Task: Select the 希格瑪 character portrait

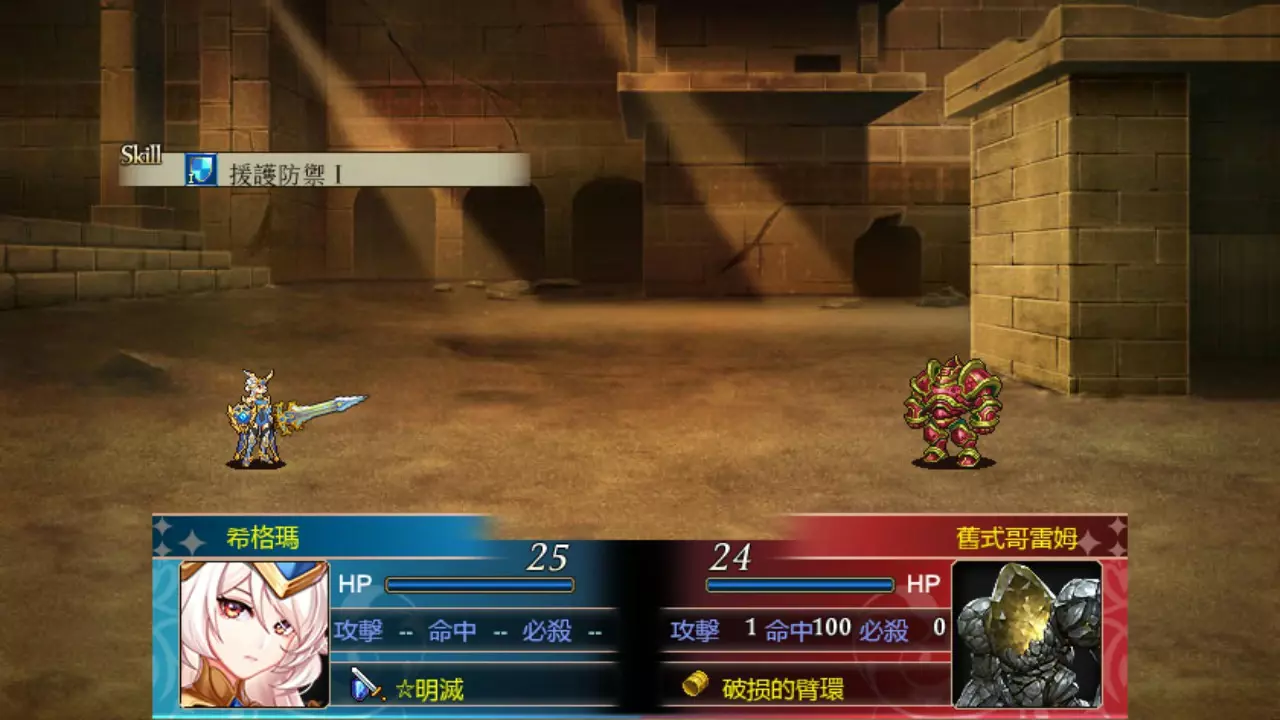Action: pos(254,633)
